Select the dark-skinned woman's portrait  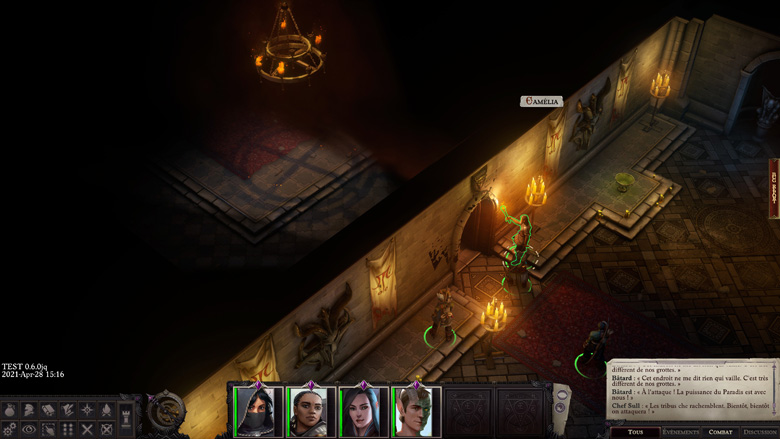click(x=311, y=412)
